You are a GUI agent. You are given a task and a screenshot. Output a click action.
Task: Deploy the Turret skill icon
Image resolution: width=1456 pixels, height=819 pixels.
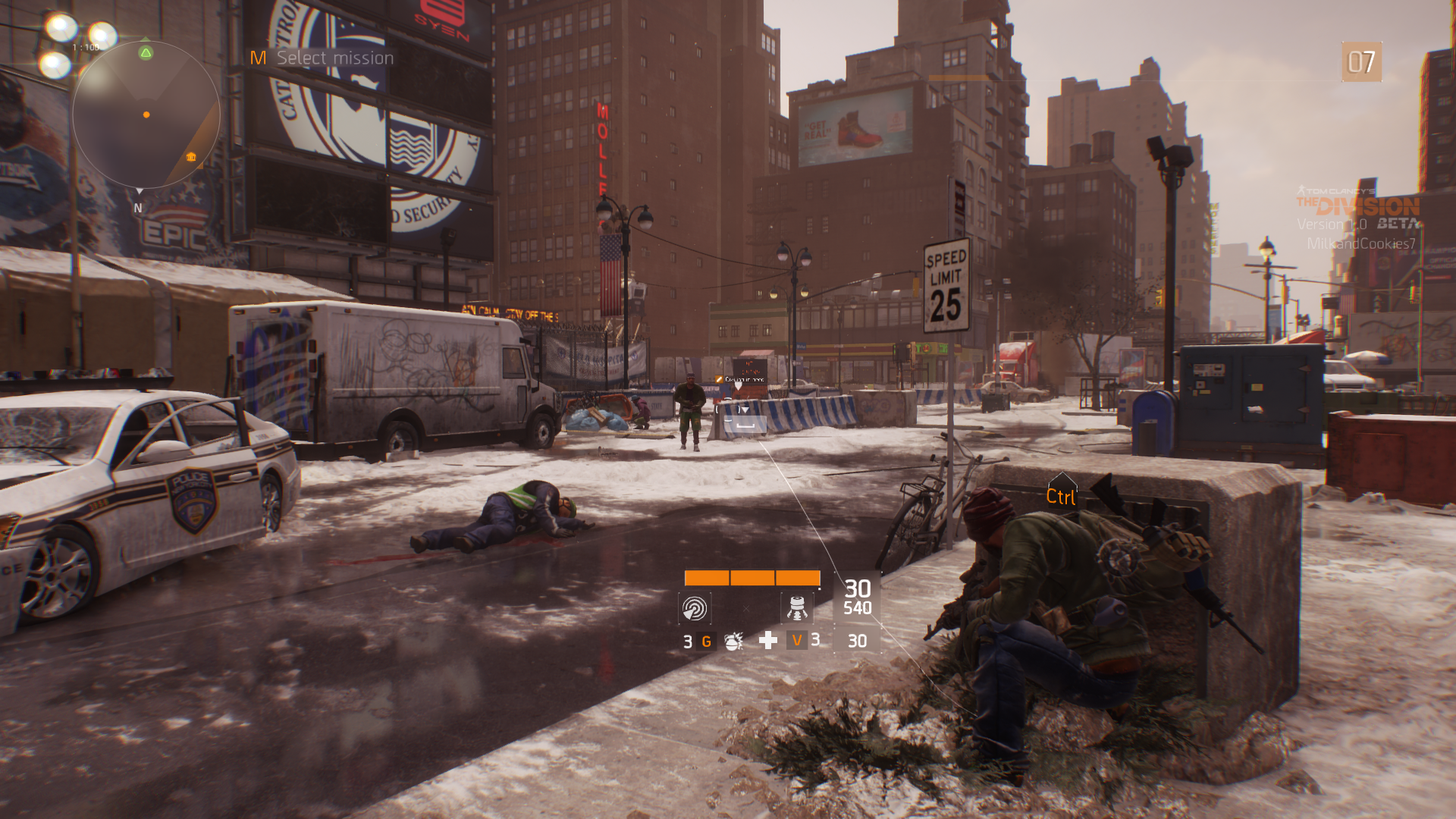pyautogui.click(x=796, y=608)
